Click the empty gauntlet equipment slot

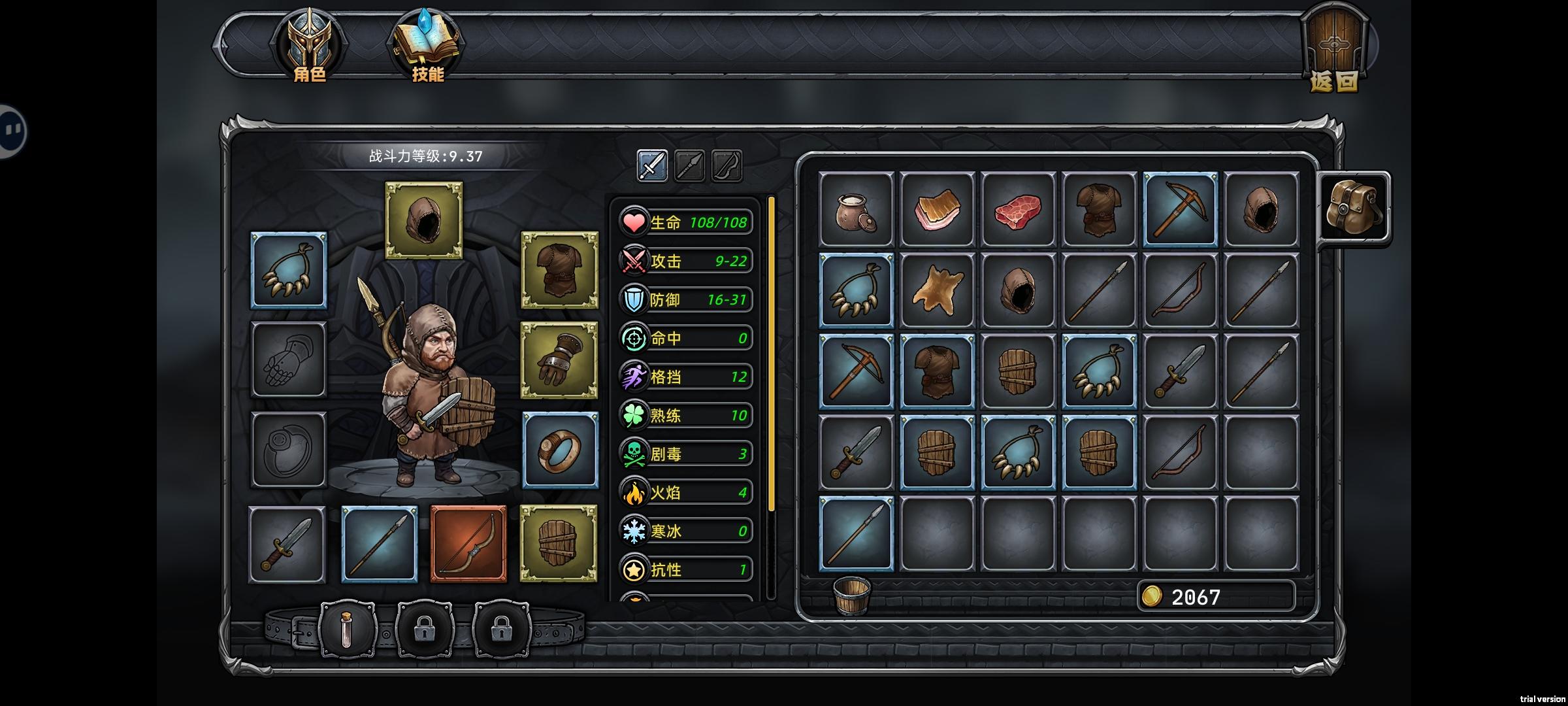tap(289, 360)
